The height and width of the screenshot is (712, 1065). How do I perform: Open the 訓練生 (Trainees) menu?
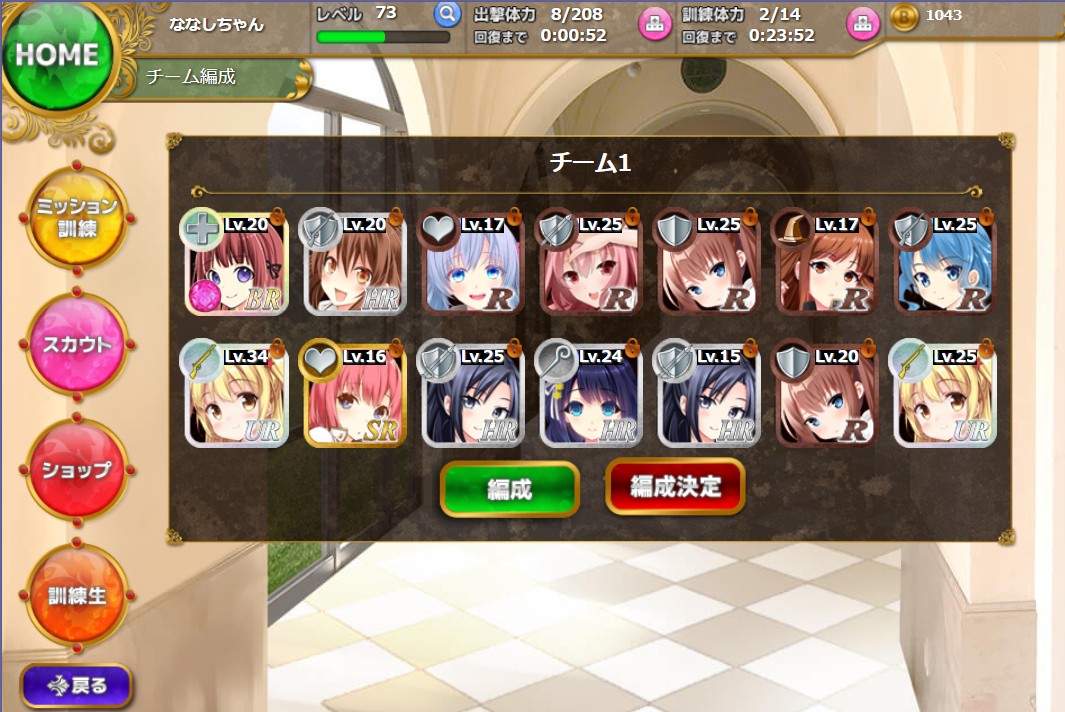77,596
